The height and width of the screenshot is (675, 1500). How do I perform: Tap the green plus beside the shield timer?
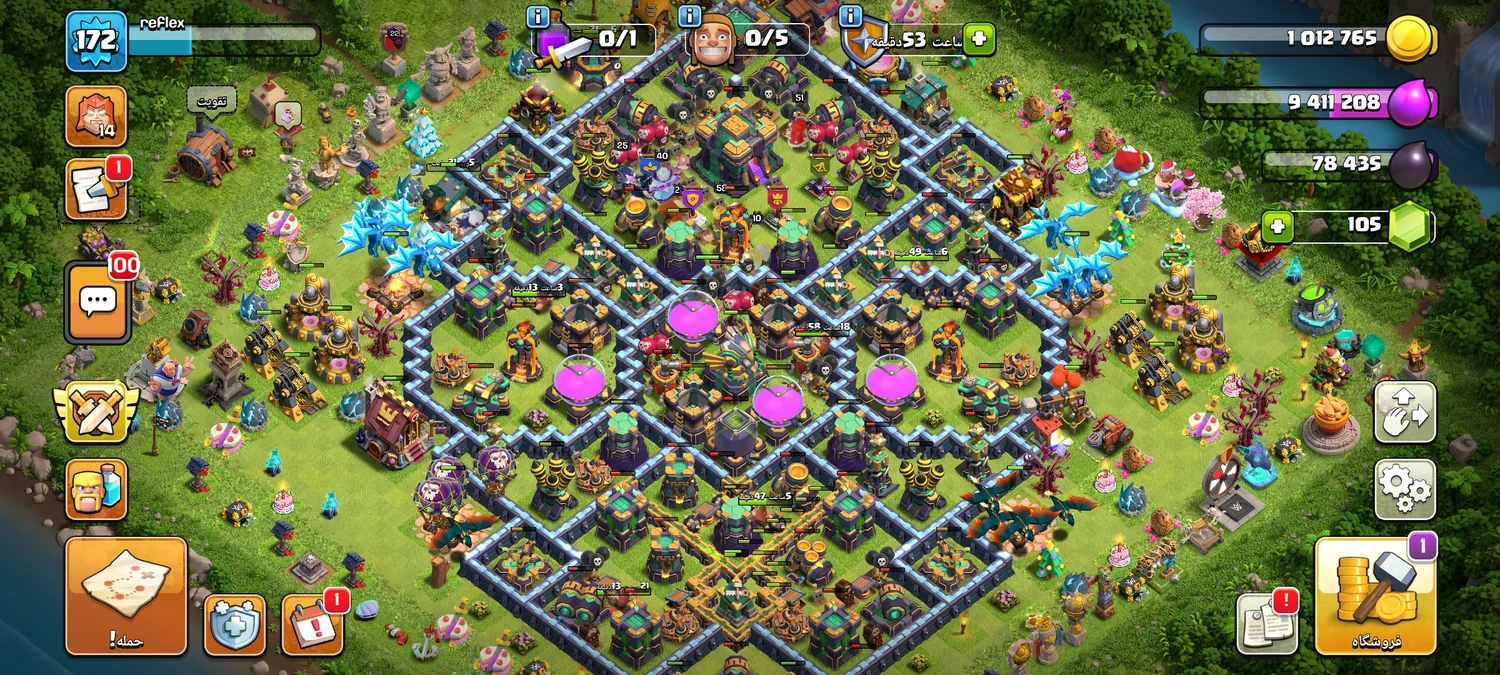979,40
